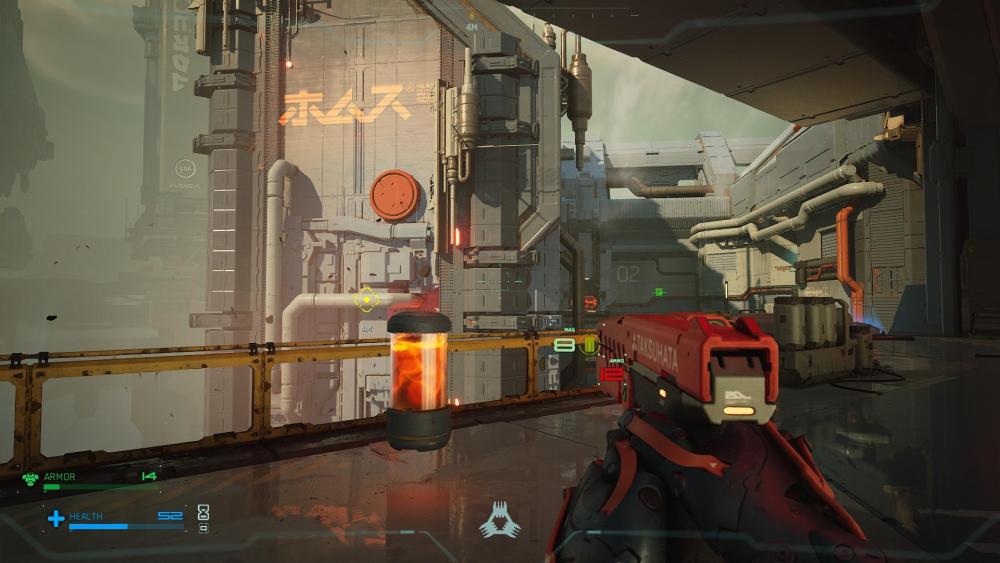1000x563 pixels.
Task: Select the yellow objective waypoint marker
Action: pyautogui.click(x=367, y=298)
